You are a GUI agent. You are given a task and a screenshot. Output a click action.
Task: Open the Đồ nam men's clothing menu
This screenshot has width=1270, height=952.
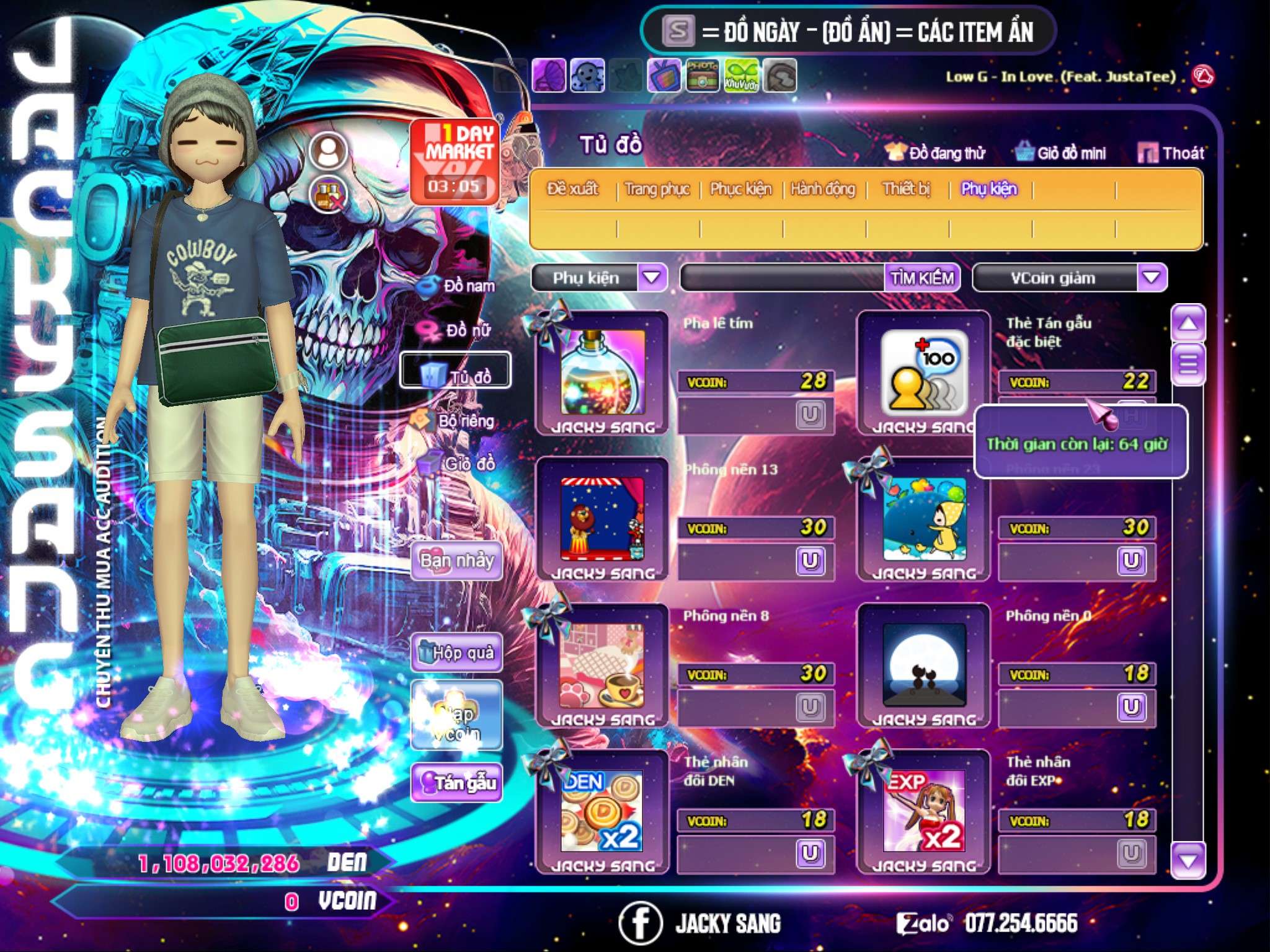460,286
